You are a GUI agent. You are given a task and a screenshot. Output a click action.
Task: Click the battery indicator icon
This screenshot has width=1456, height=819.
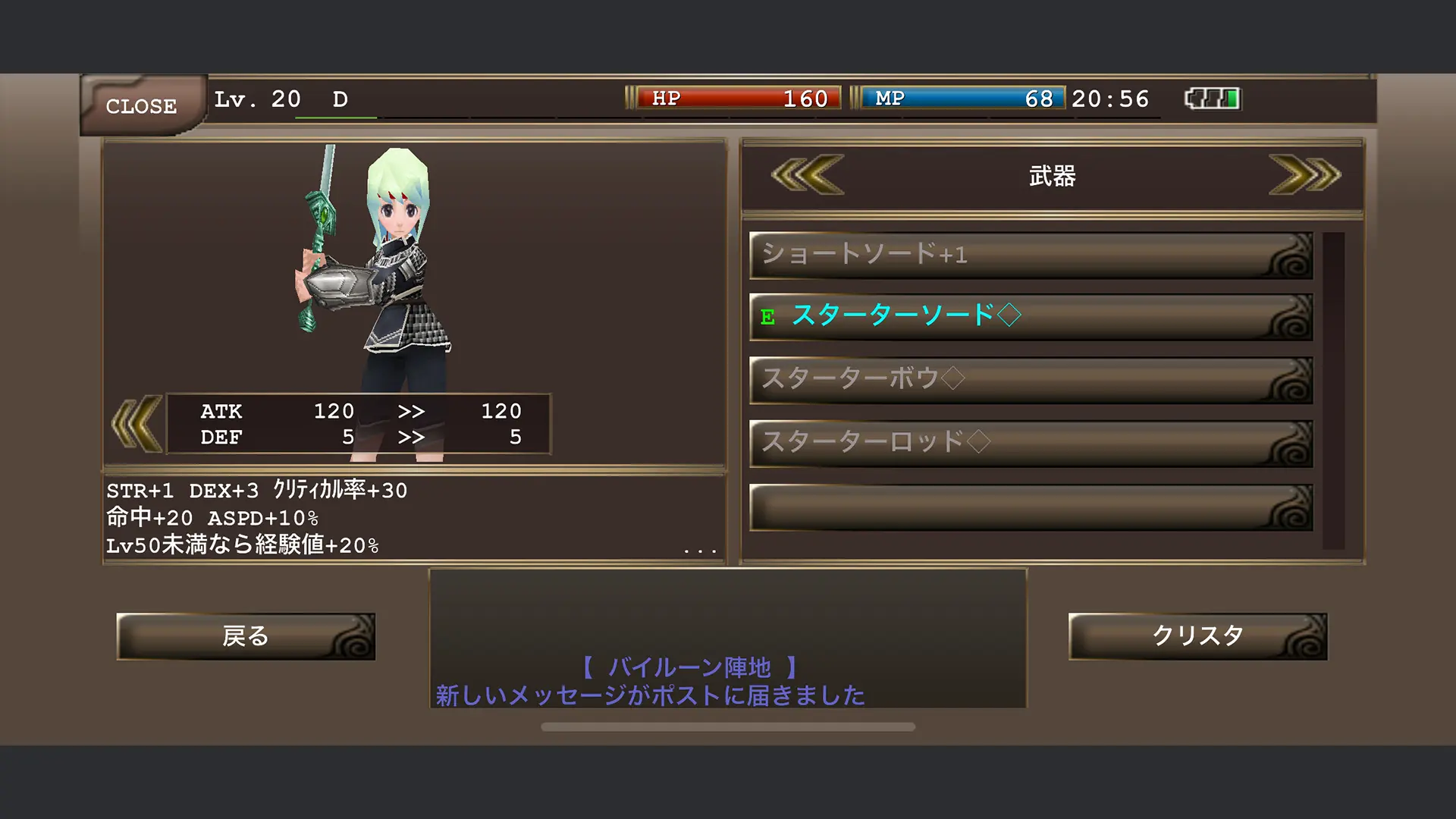point(1211,98)
